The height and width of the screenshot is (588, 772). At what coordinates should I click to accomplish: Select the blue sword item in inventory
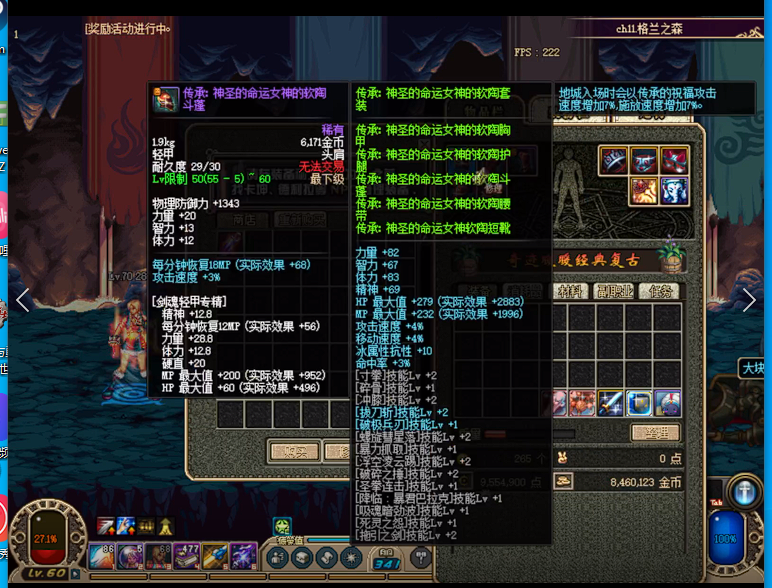point(611,403)
